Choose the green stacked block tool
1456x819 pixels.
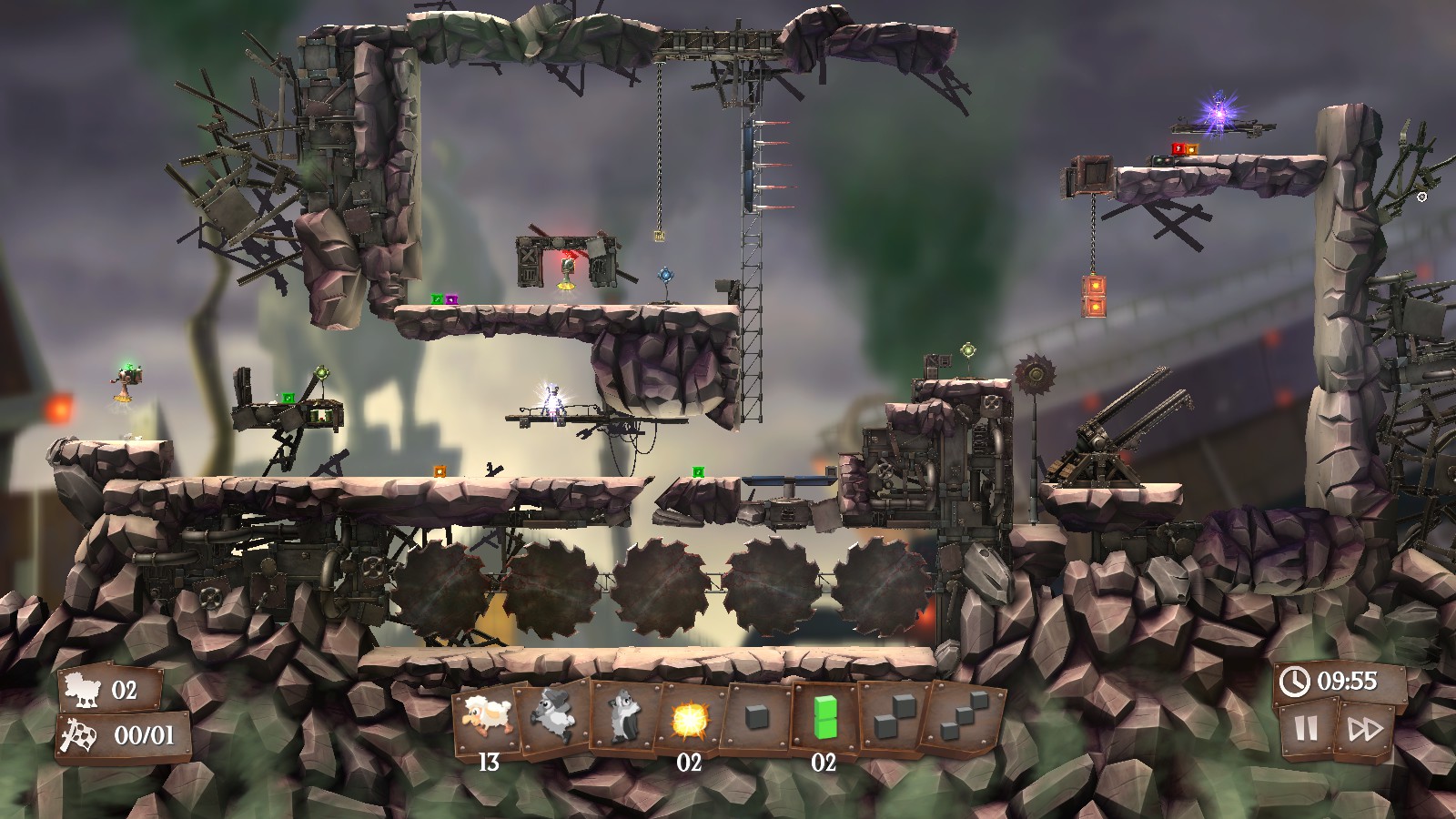824,716
